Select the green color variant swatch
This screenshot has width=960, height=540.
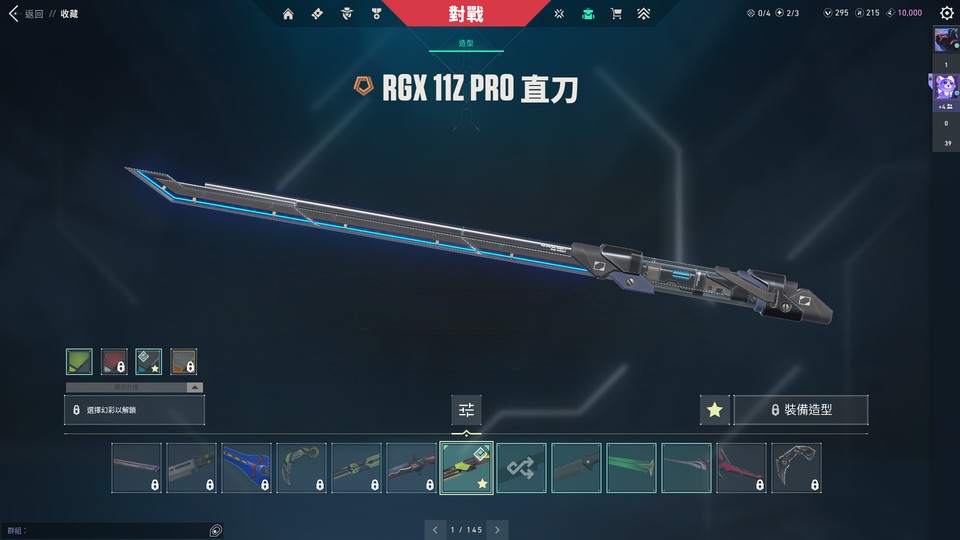tap(79, 361)
